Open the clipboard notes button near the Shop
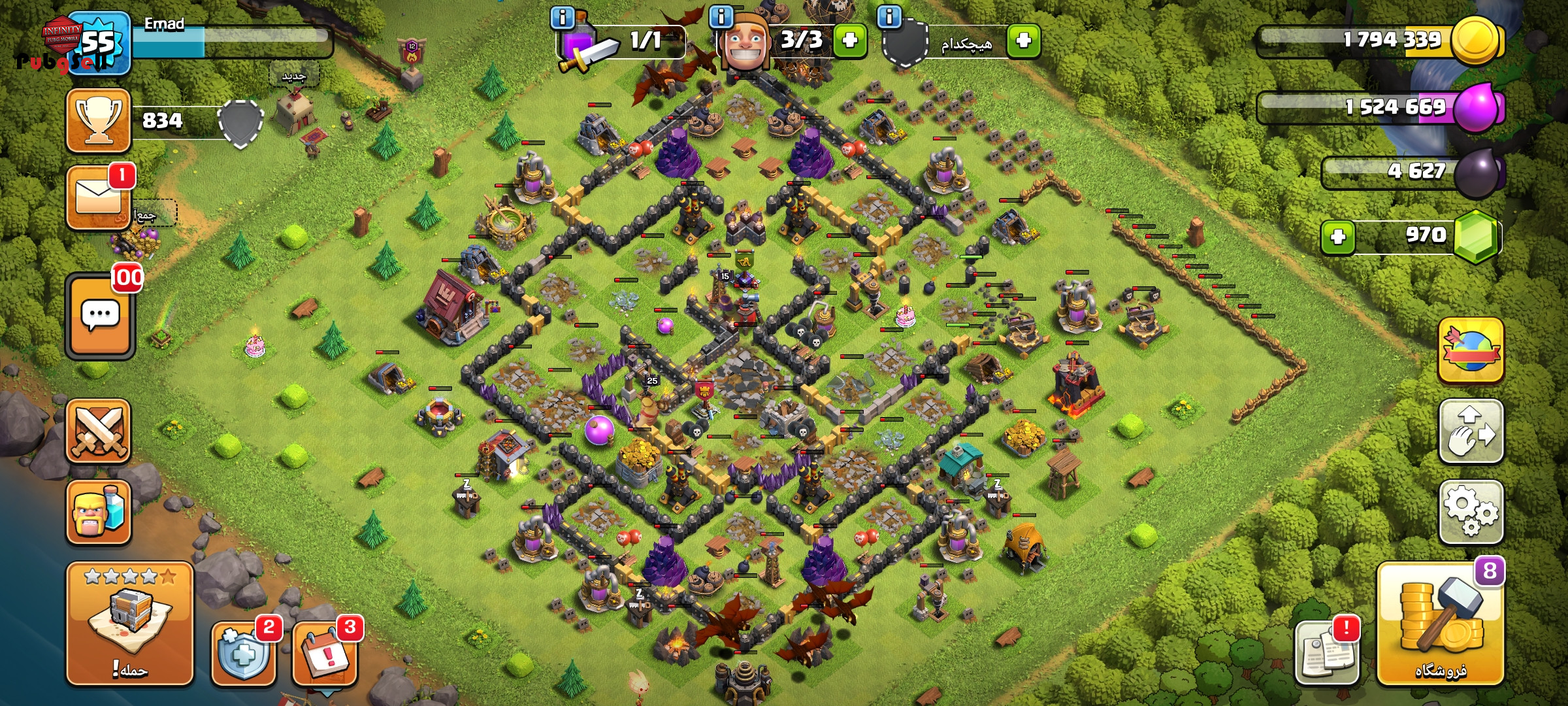The height and width of the screenshot is (706, 1568). (x=1326, y=652)
